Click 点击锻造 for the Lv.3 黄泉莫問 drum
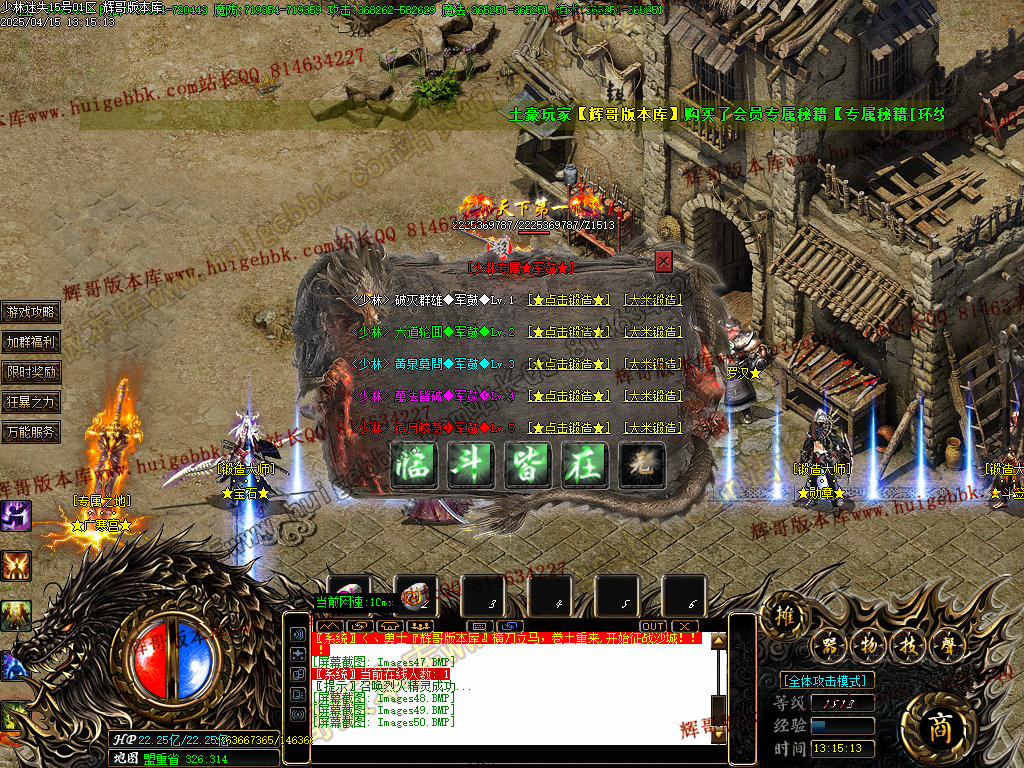This screenshot has height=768, width=1024. [569, 364]
